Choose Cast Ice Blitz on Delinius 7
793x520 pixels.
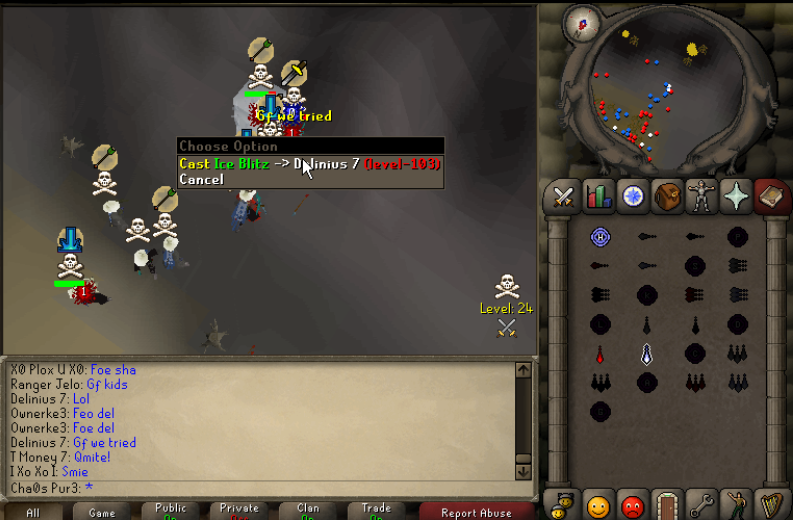309,164
